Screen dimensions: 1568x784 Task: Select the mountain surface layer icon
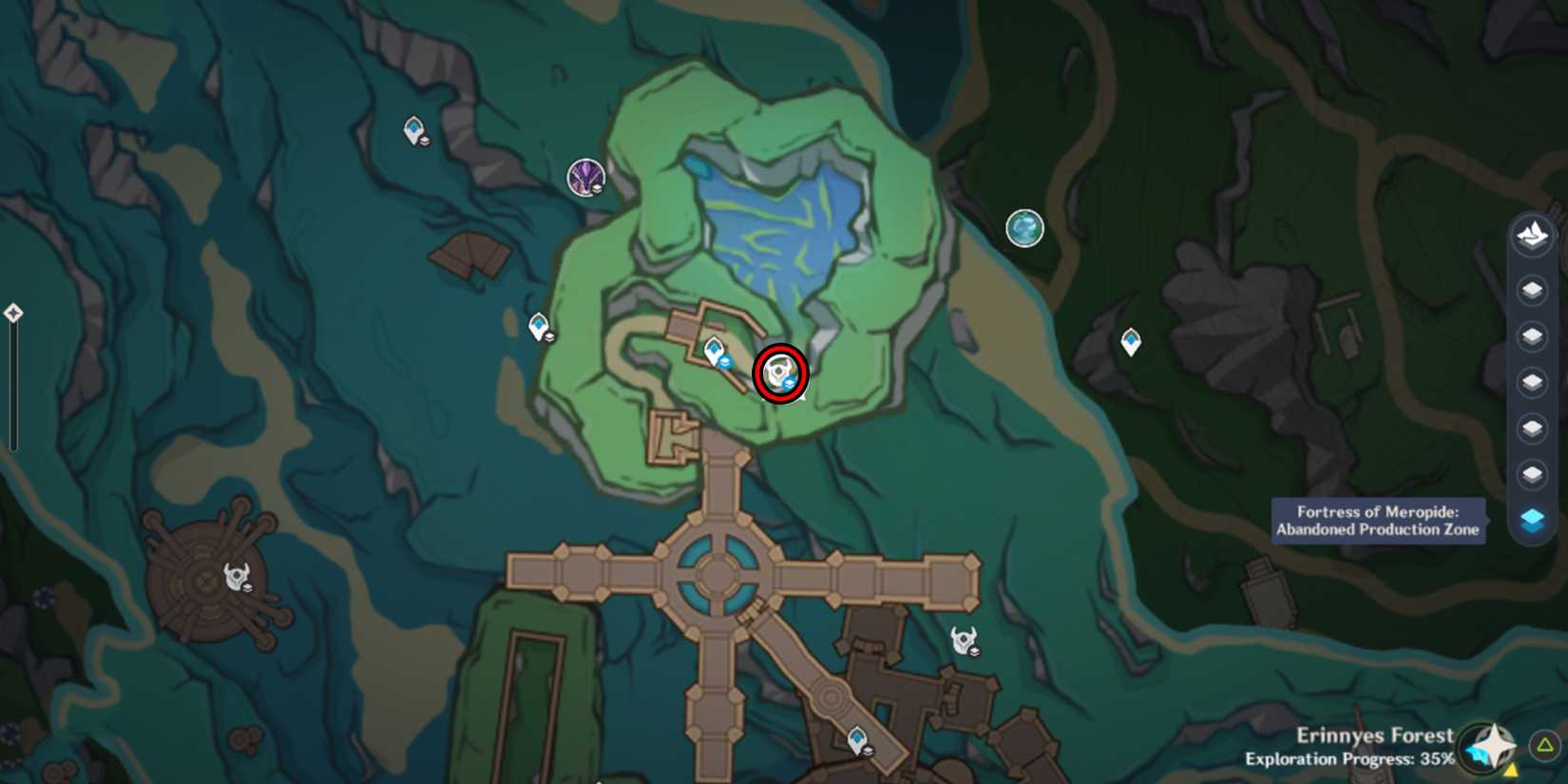[x=1530, y=236]
